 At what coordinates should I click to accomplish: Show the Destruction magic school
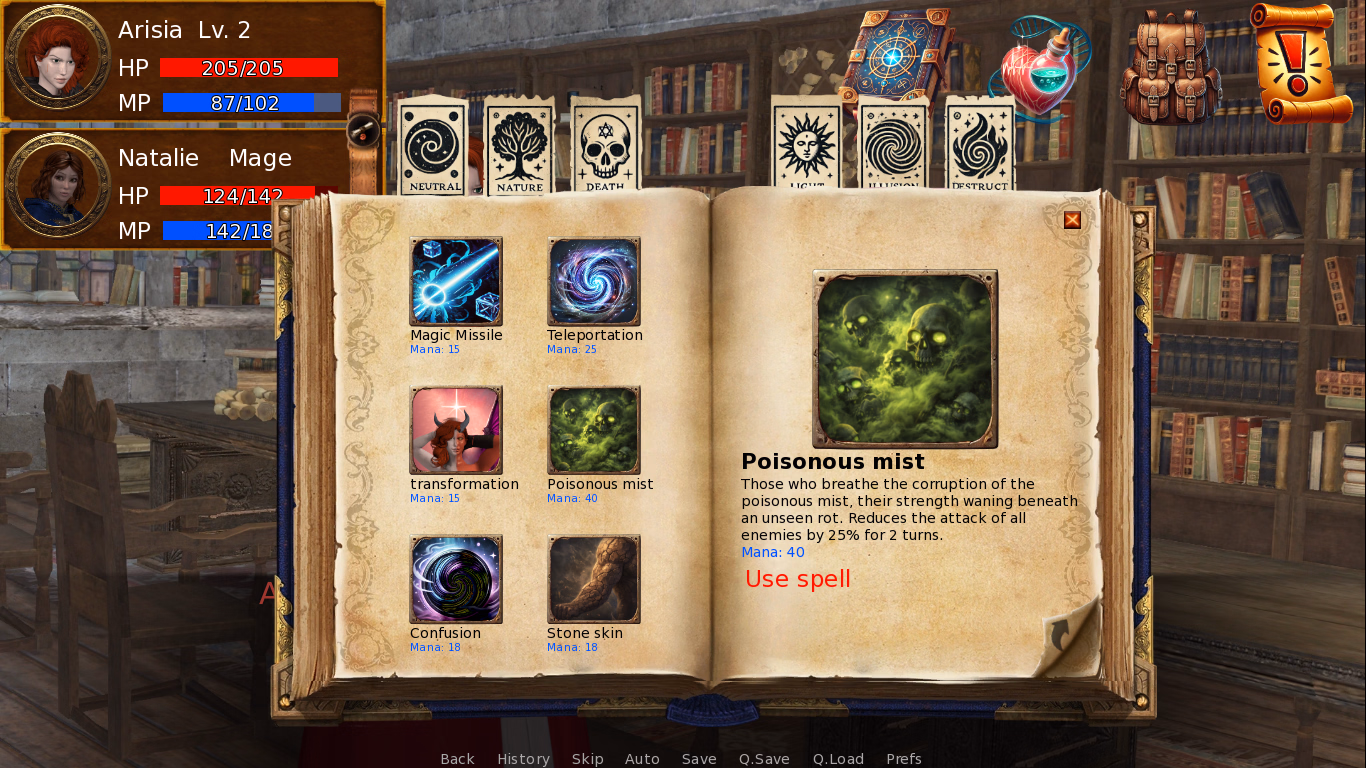pos(979,147)
